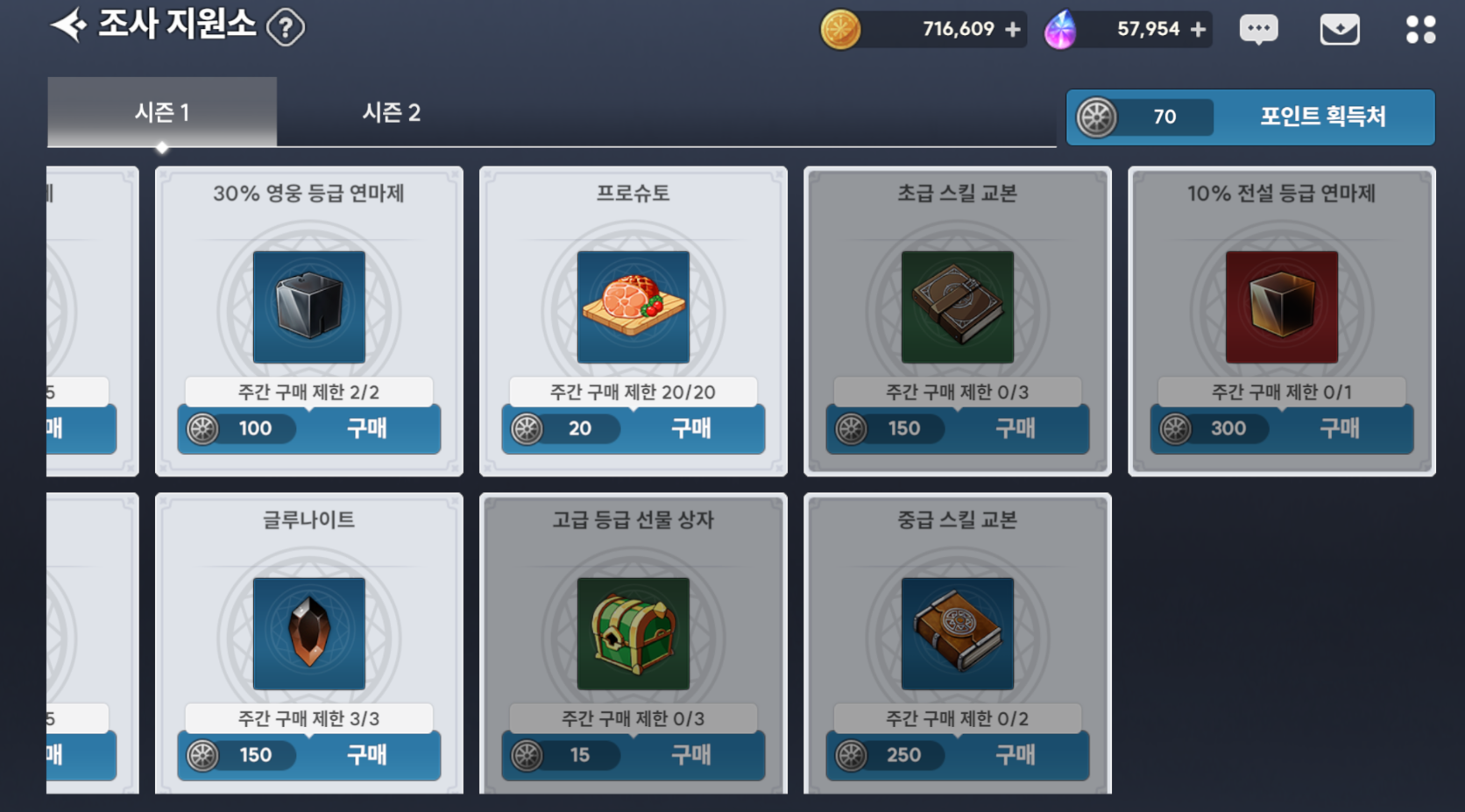
Task: Open the grid menu icon at top right corner
Action: [x=1419, y=28]
